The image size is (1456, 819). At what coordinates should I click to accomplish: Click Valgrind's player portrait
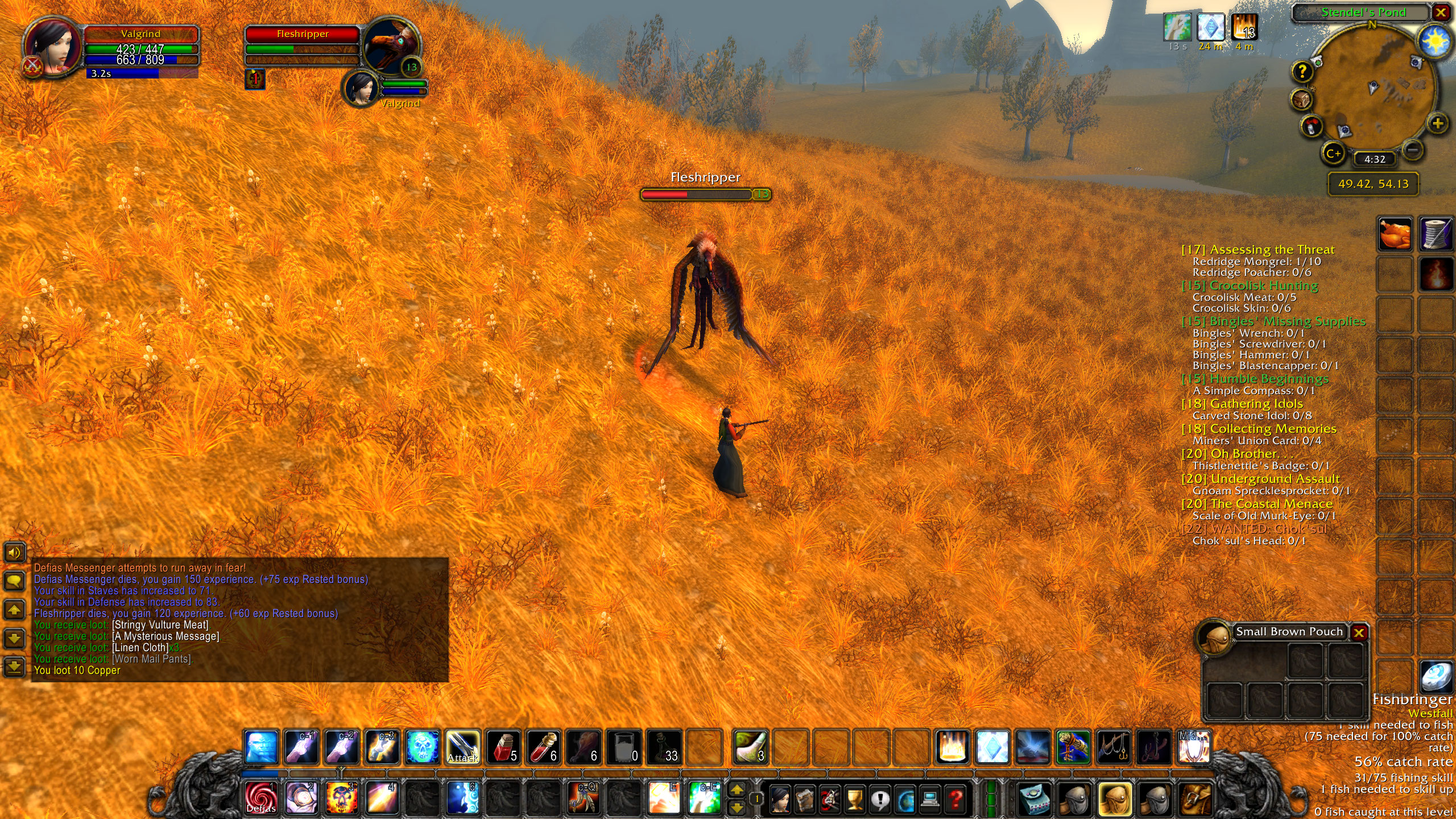coord(52,47)
